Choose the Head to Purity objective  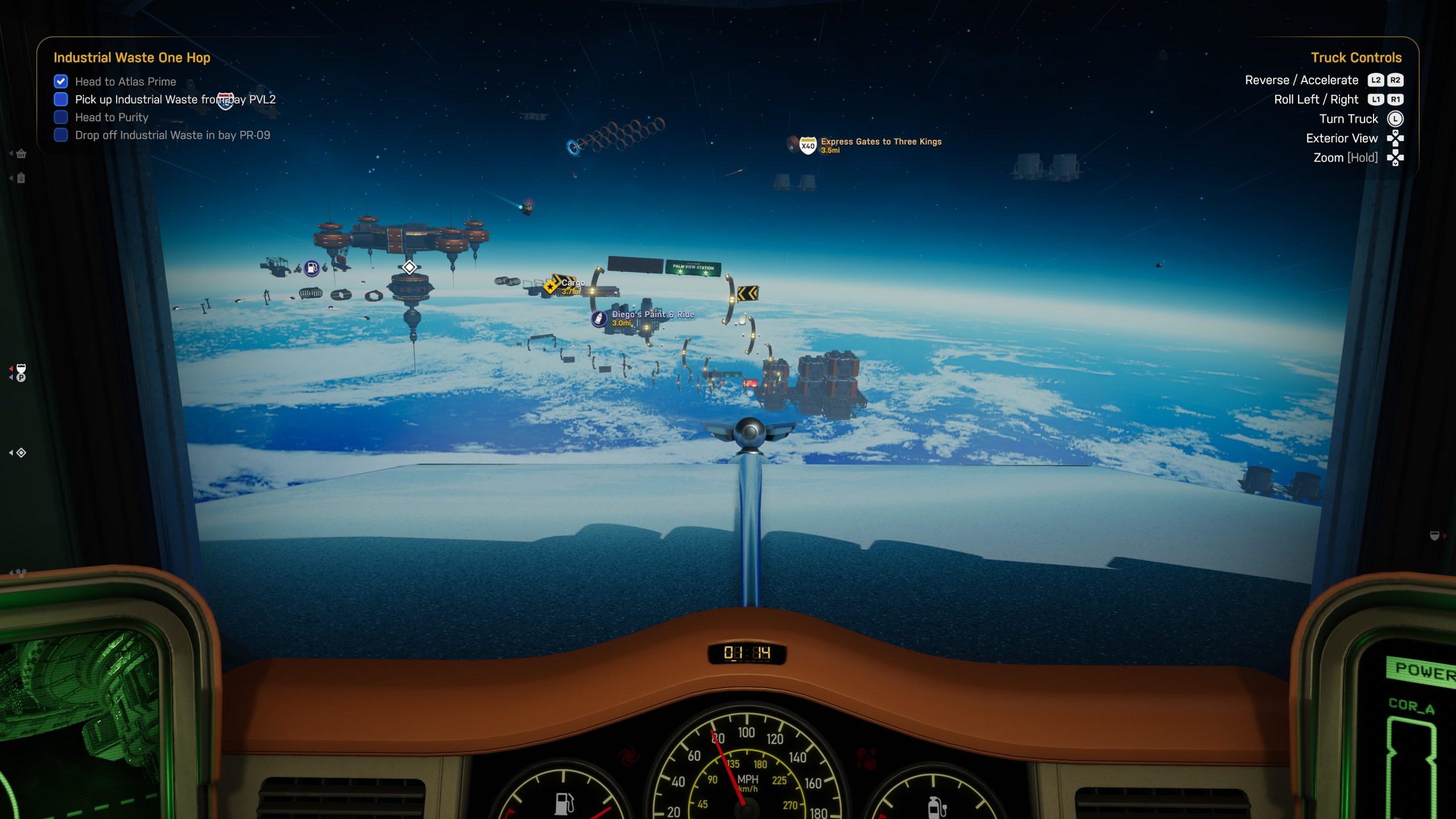point(111,117)
